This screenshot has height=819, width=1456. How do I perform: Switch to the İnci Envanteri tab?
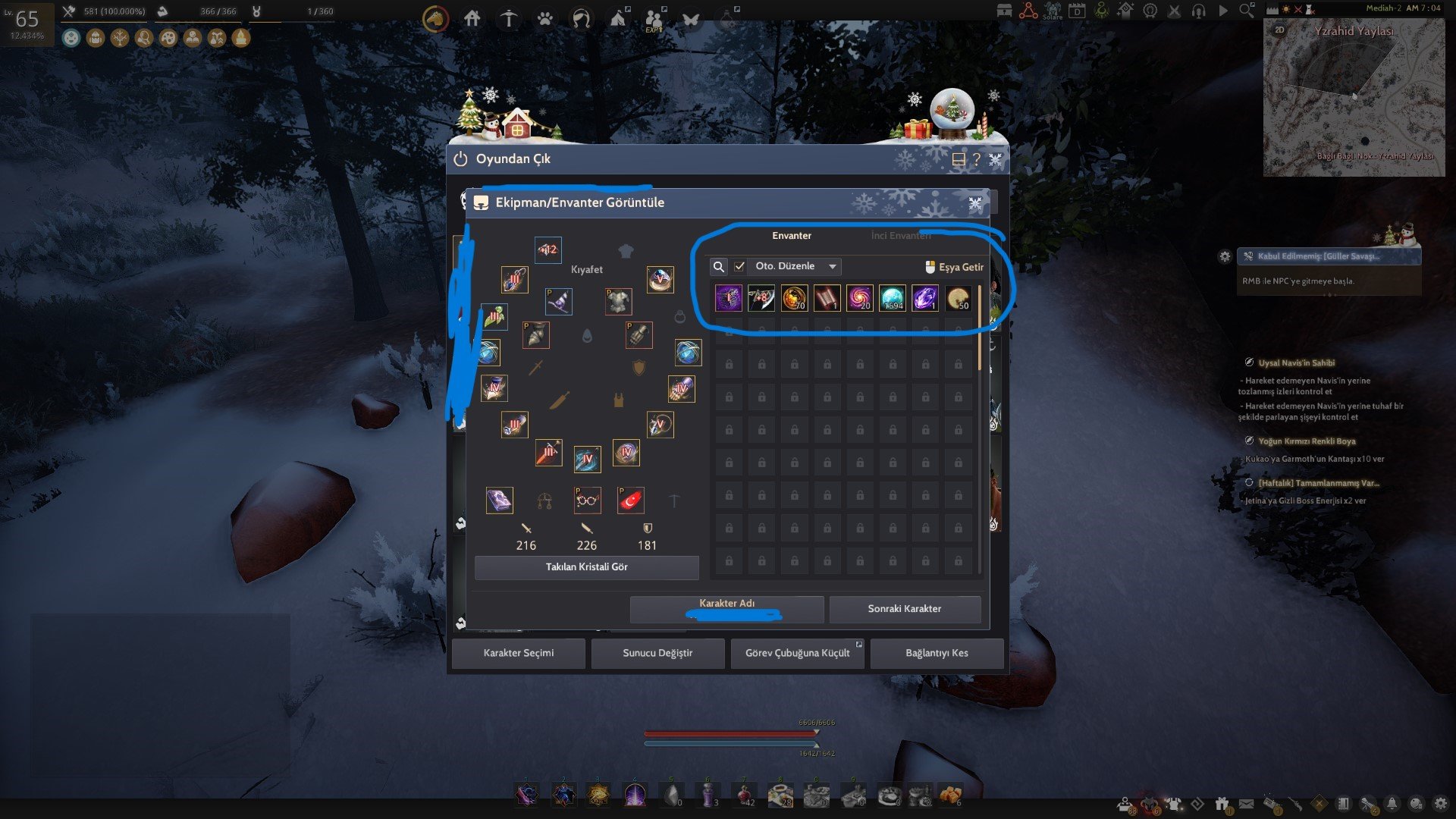(x=901, y=235)
